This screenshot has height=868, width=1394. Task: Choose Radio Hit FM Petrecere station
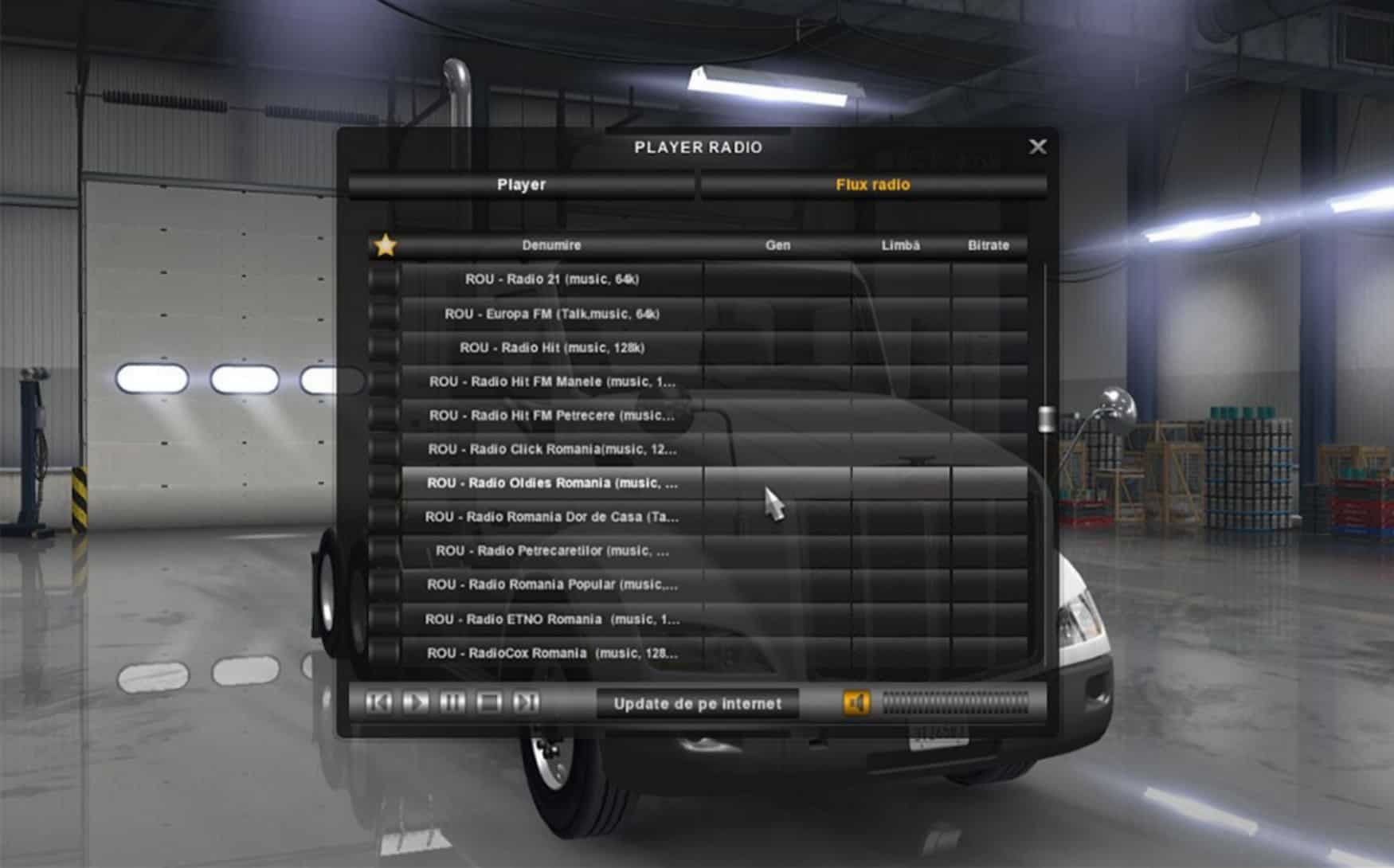tap(551, 416)
